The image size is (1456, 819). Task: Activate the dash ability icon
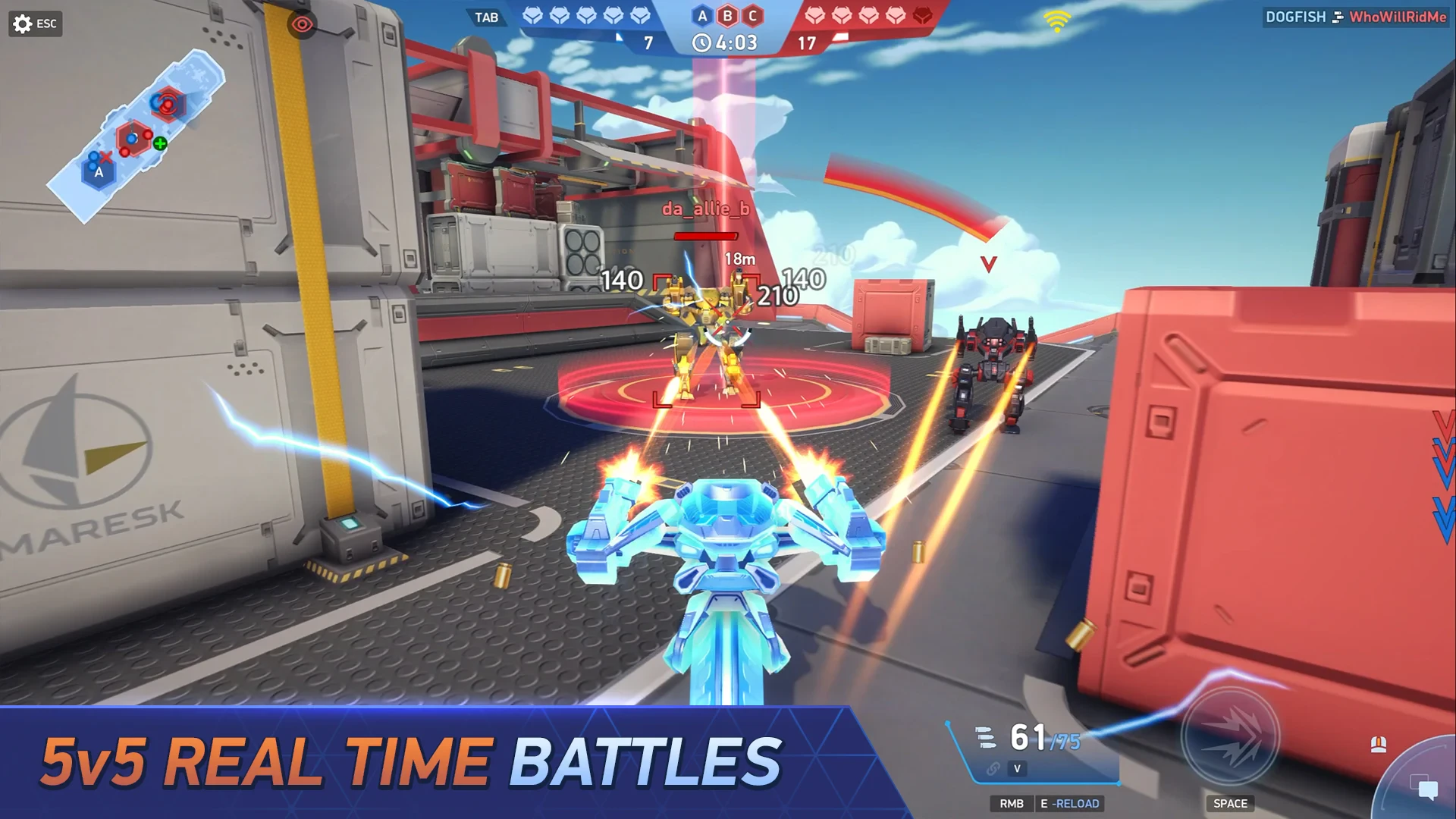(1230, 736)
